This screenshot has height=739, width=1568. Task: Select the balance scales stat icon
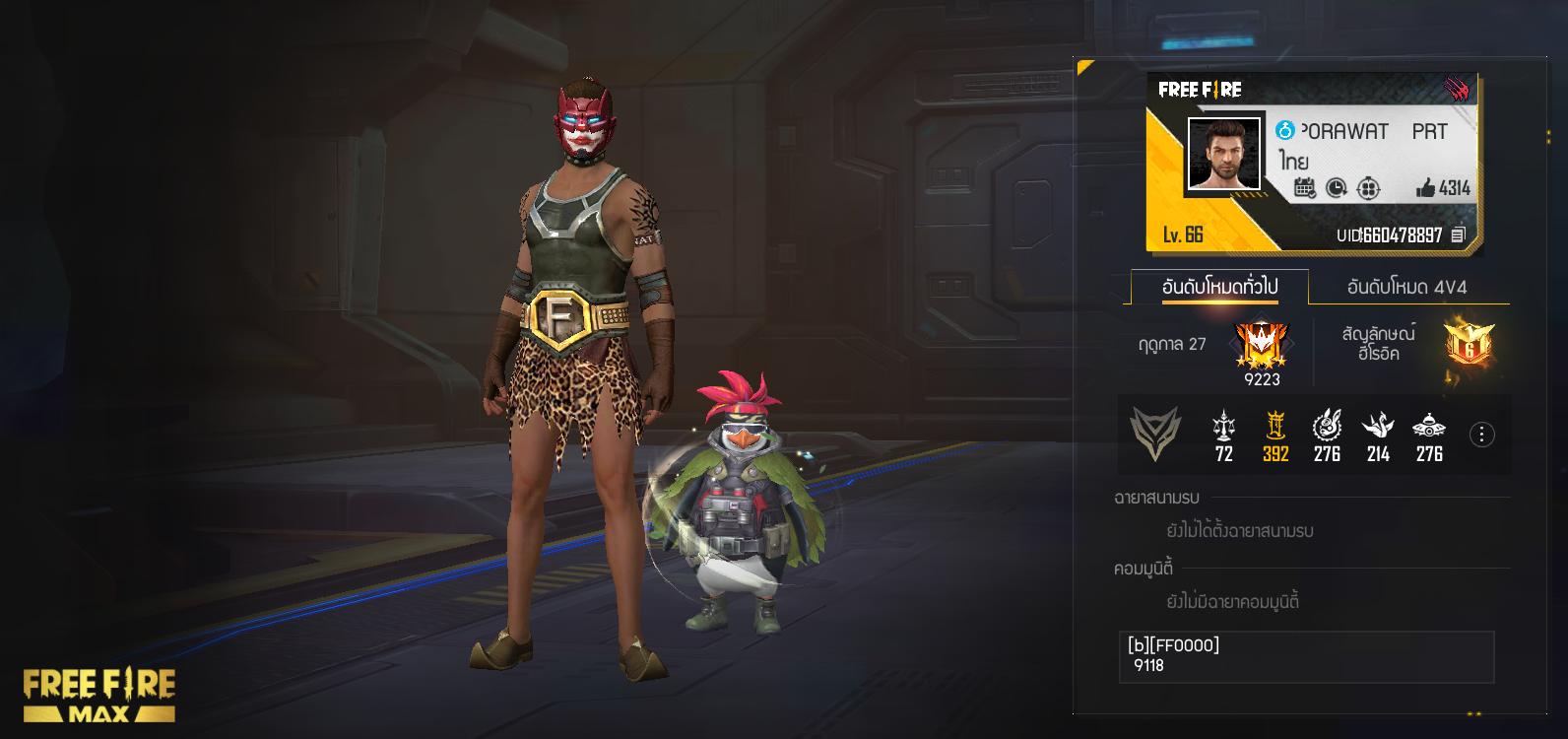tap(1223, 426)
